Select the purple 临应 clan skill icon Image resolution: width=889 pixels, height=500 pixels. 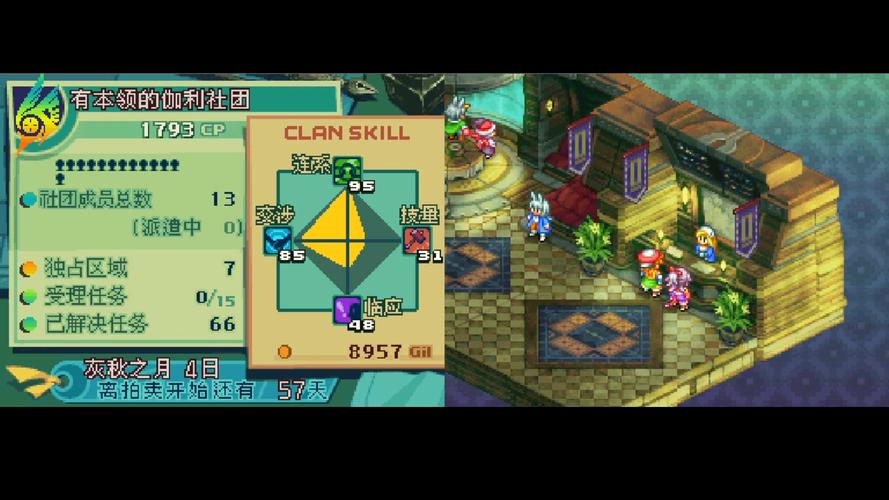pos(346,309)
